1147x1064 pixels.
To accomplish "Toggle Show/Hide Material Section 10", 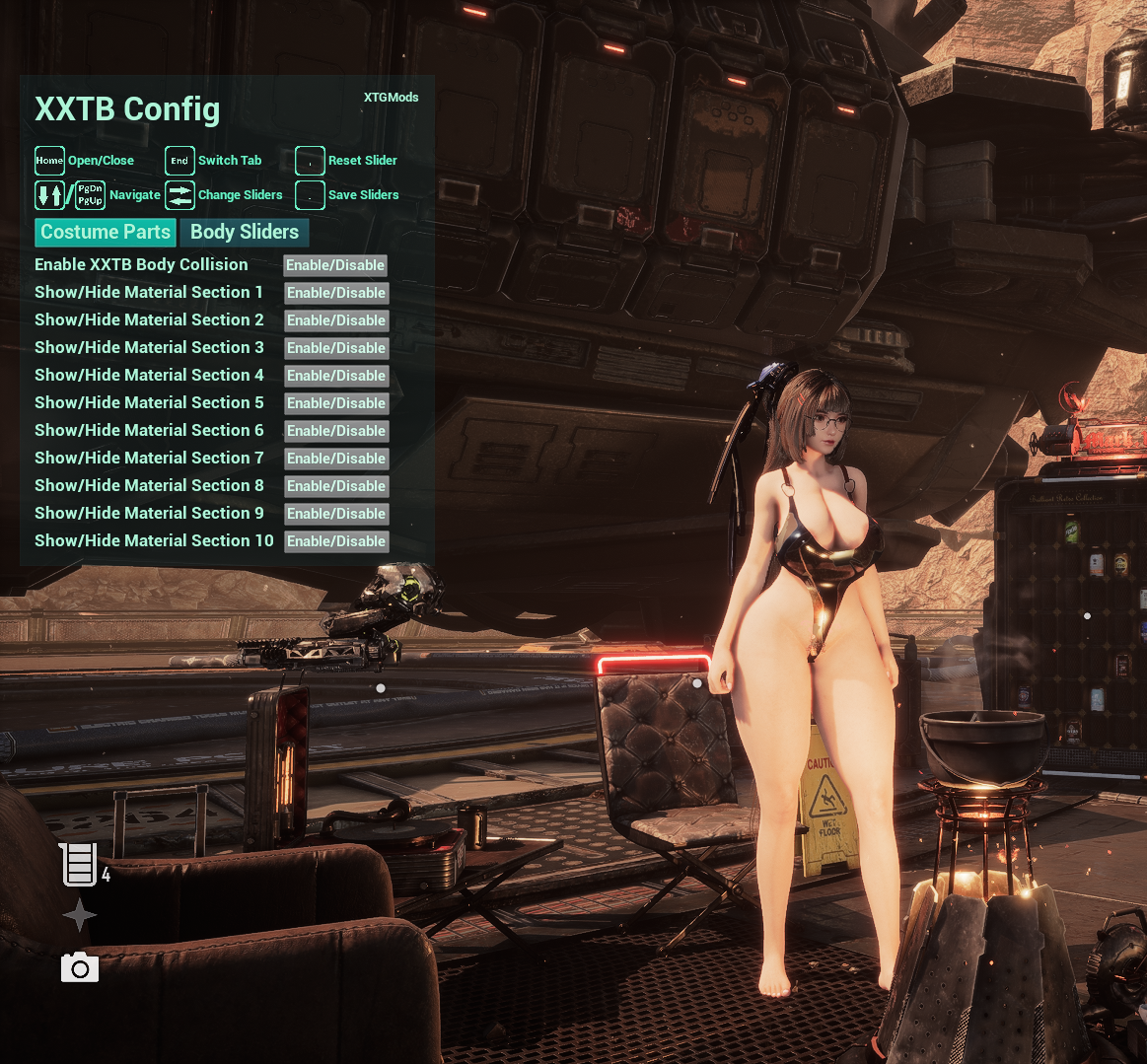I will [336, 541].
